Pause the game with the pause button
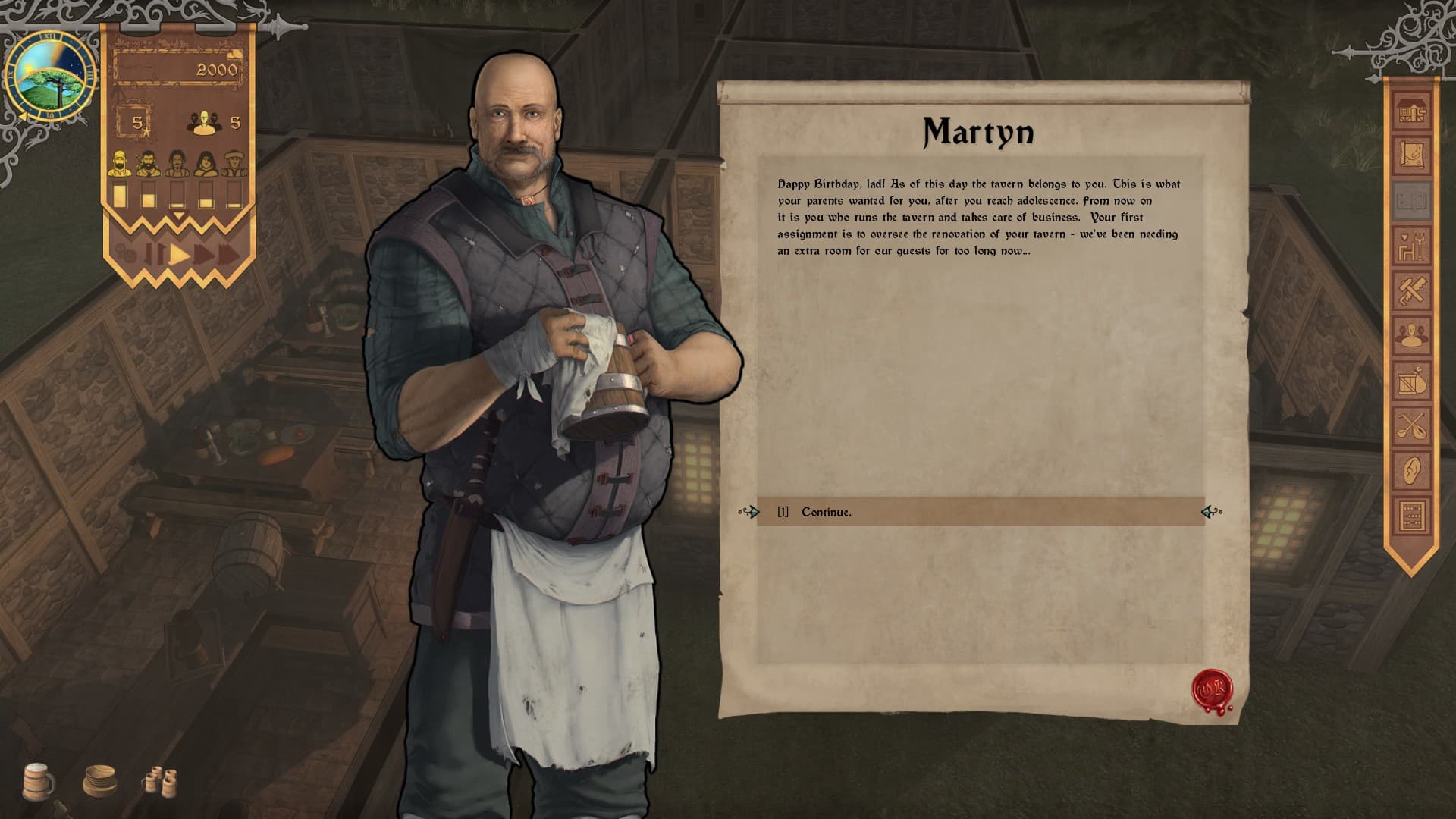This screenshot has width=1456, height=819. pos(154,254)
